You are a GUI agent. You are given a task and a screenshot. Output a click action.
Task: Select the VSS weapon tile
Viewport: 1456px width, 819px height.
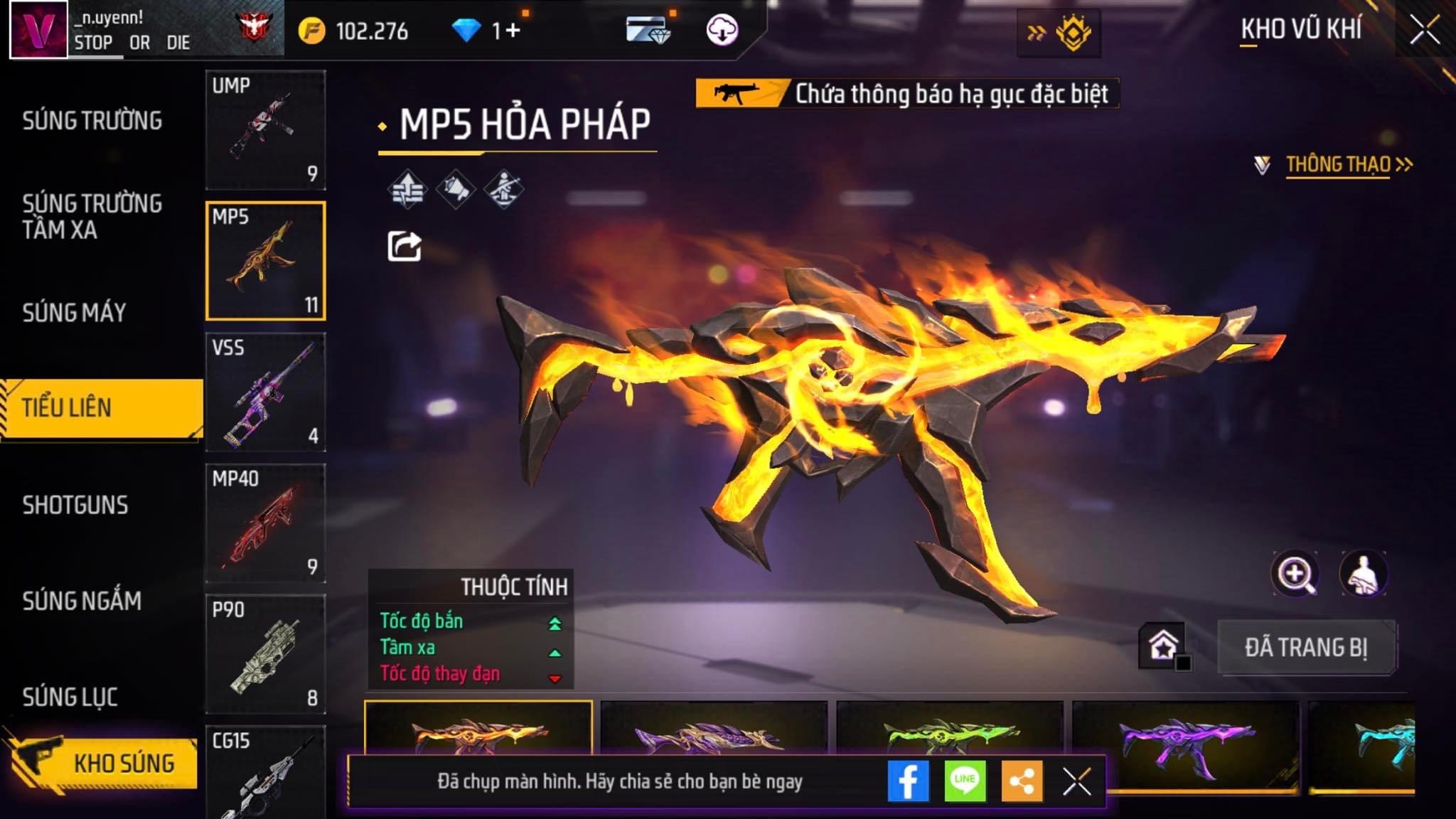click(265, 392)
